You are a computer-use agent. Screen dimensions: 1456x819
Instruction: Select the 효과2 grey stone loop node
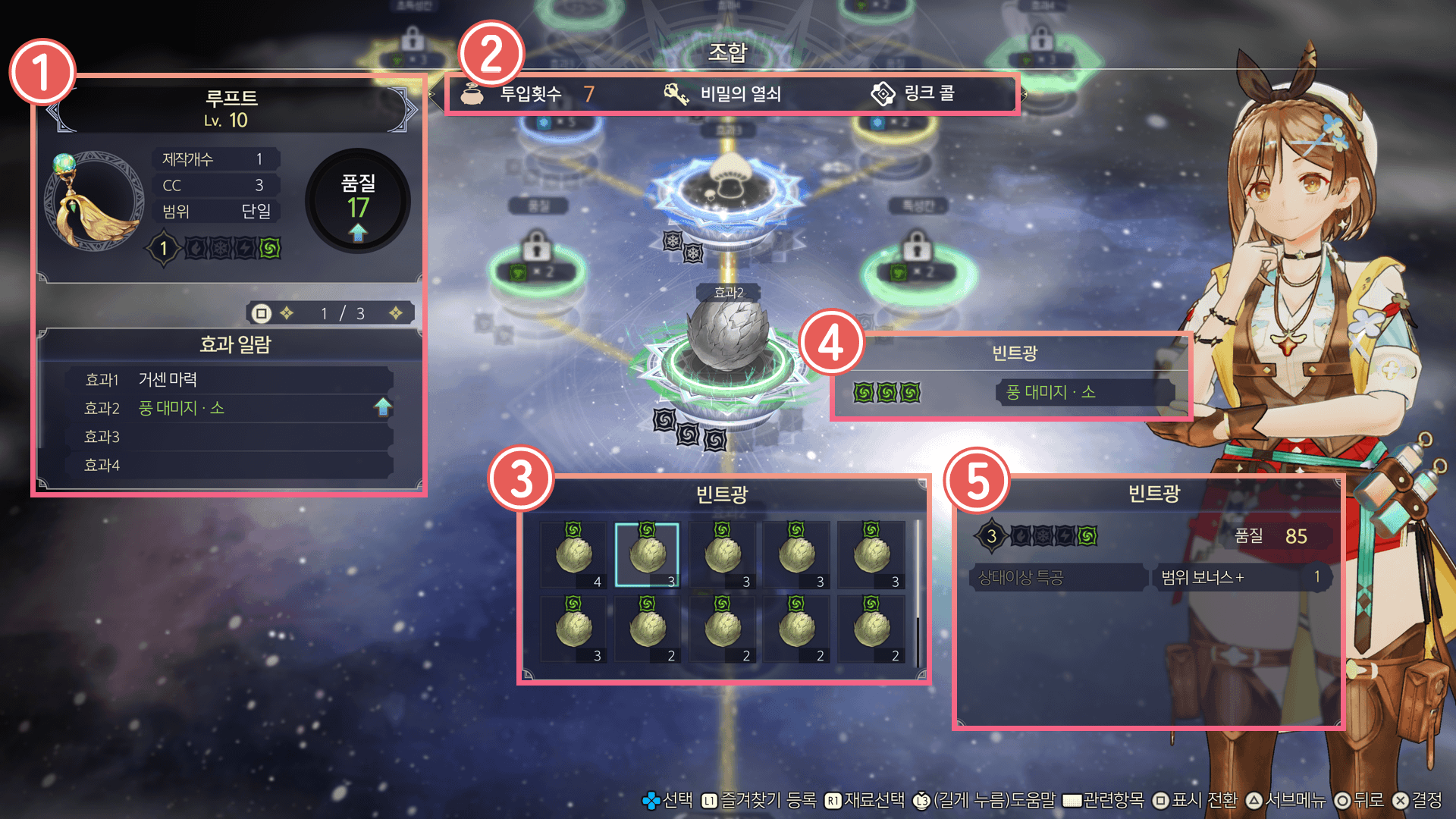point(726,337)
